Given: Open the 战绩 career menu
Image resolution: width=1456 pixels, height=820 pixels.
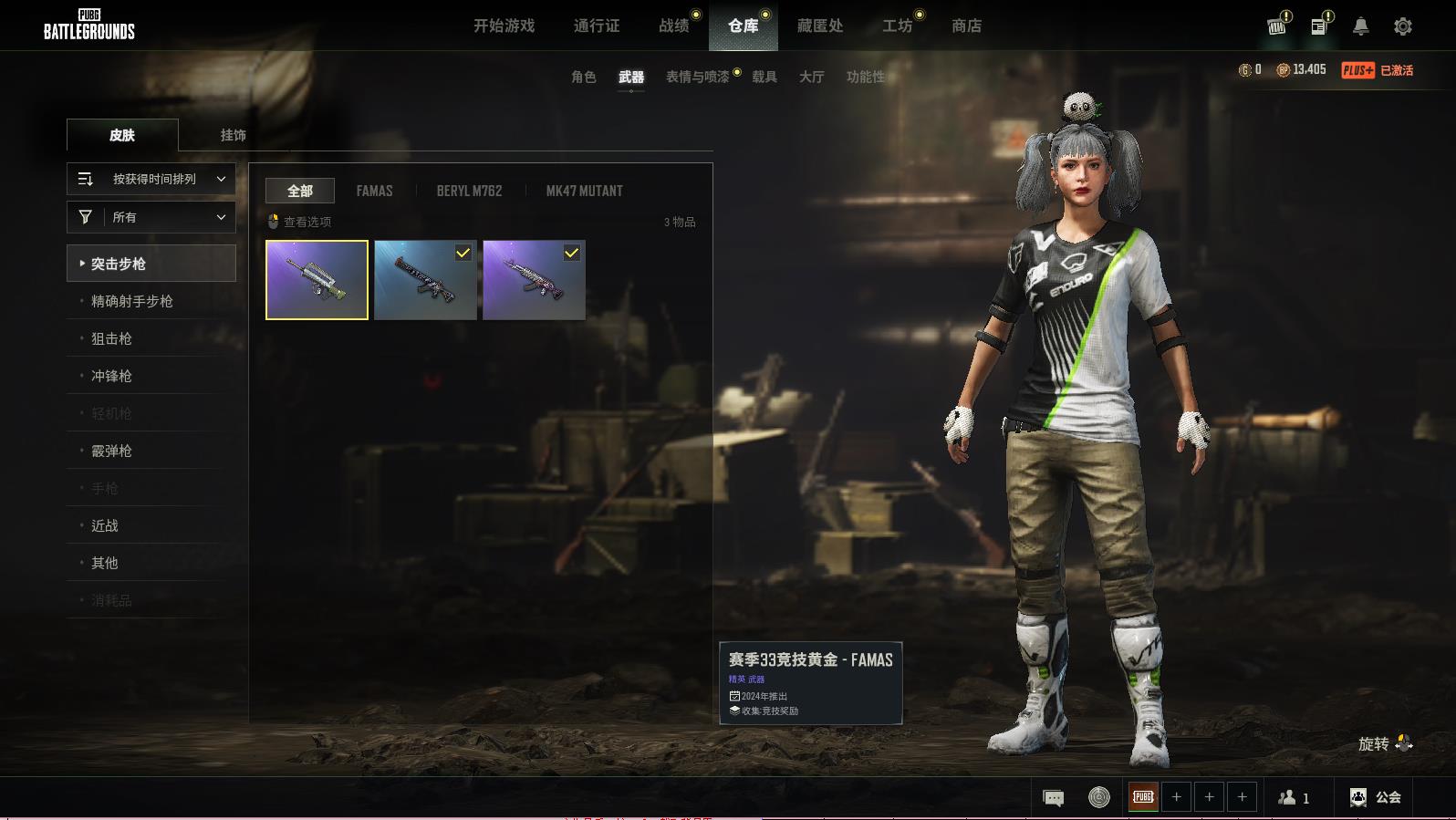Looking at the screenshot, I should [674, 26].
